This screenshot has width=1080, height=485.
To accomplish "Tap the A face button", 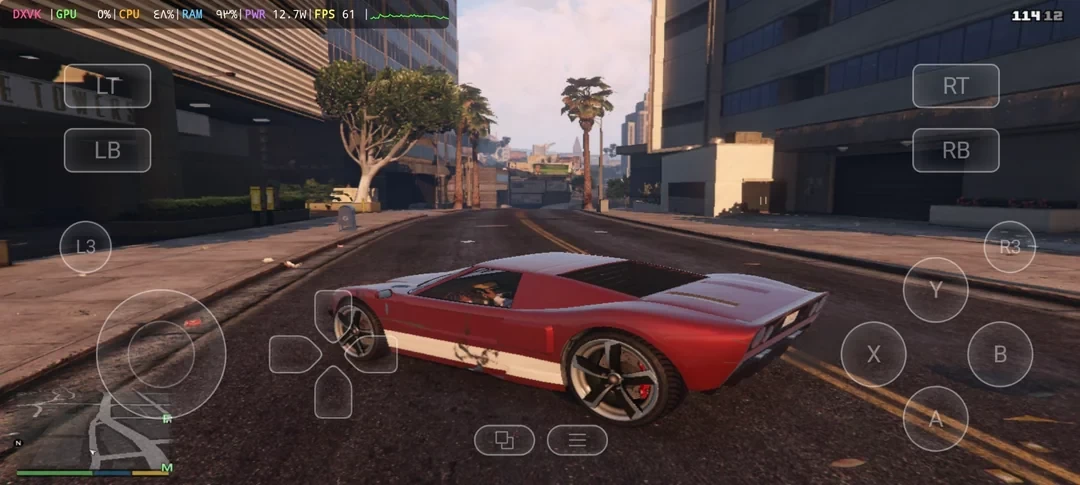I will coord(935,418).
